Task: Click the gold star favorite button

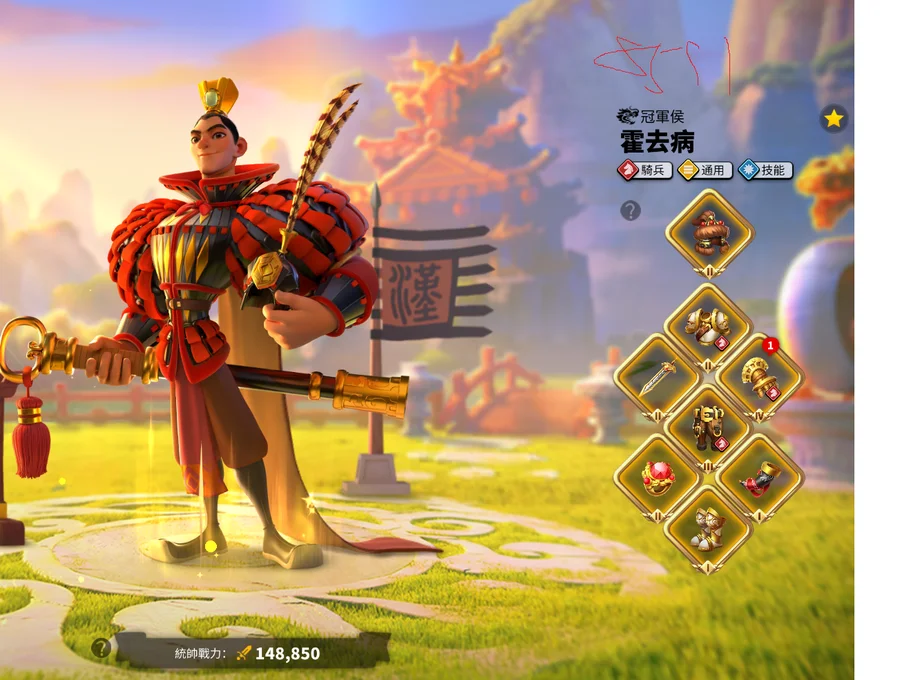Action: coord(834,119)
